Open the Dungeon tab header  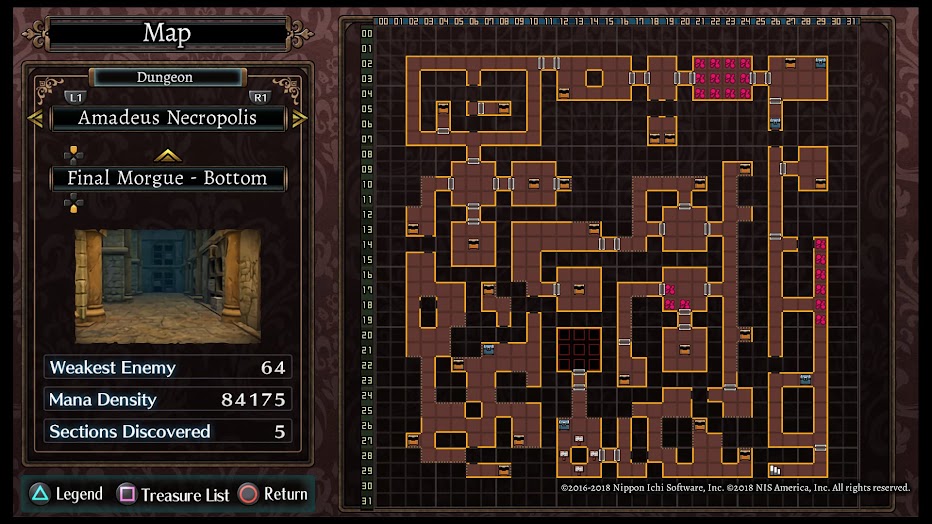[x=165, y=77]
